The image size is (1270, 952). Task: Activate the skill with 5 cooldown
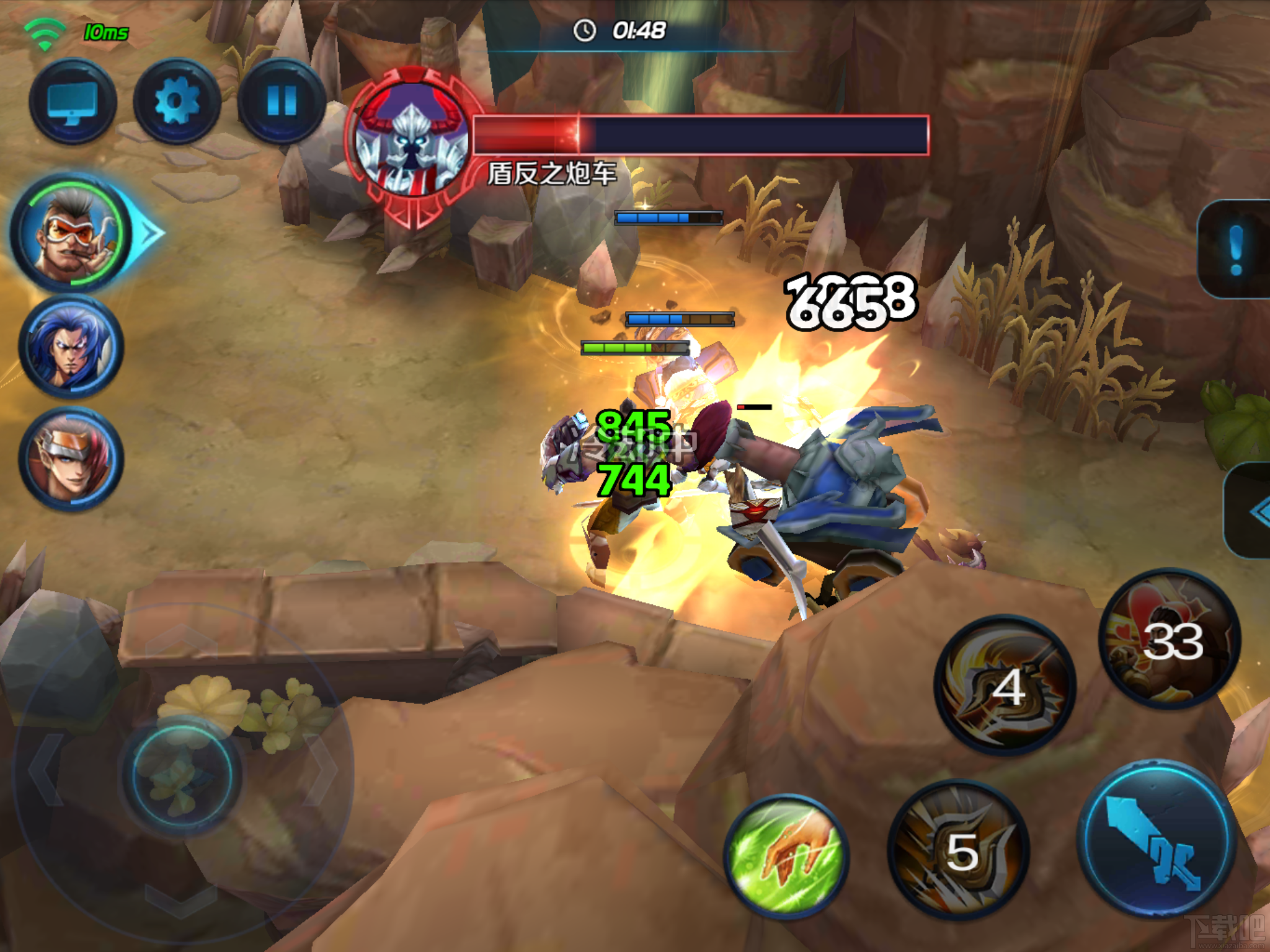pos(959,850)
